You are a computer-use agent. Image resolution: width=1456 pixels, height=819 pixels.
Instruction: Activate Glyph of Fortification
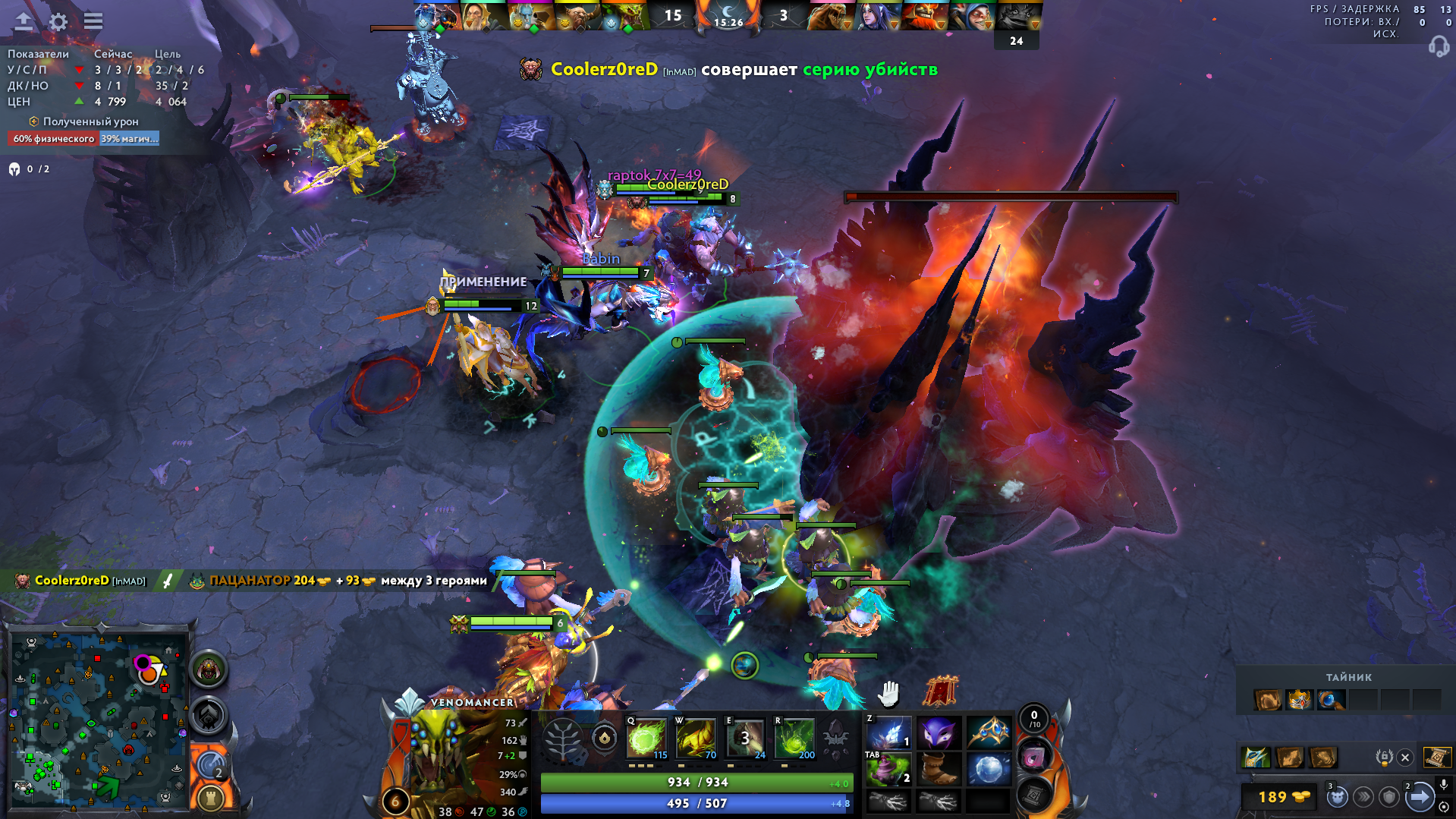pyautogui.click(x=210, y=798)
